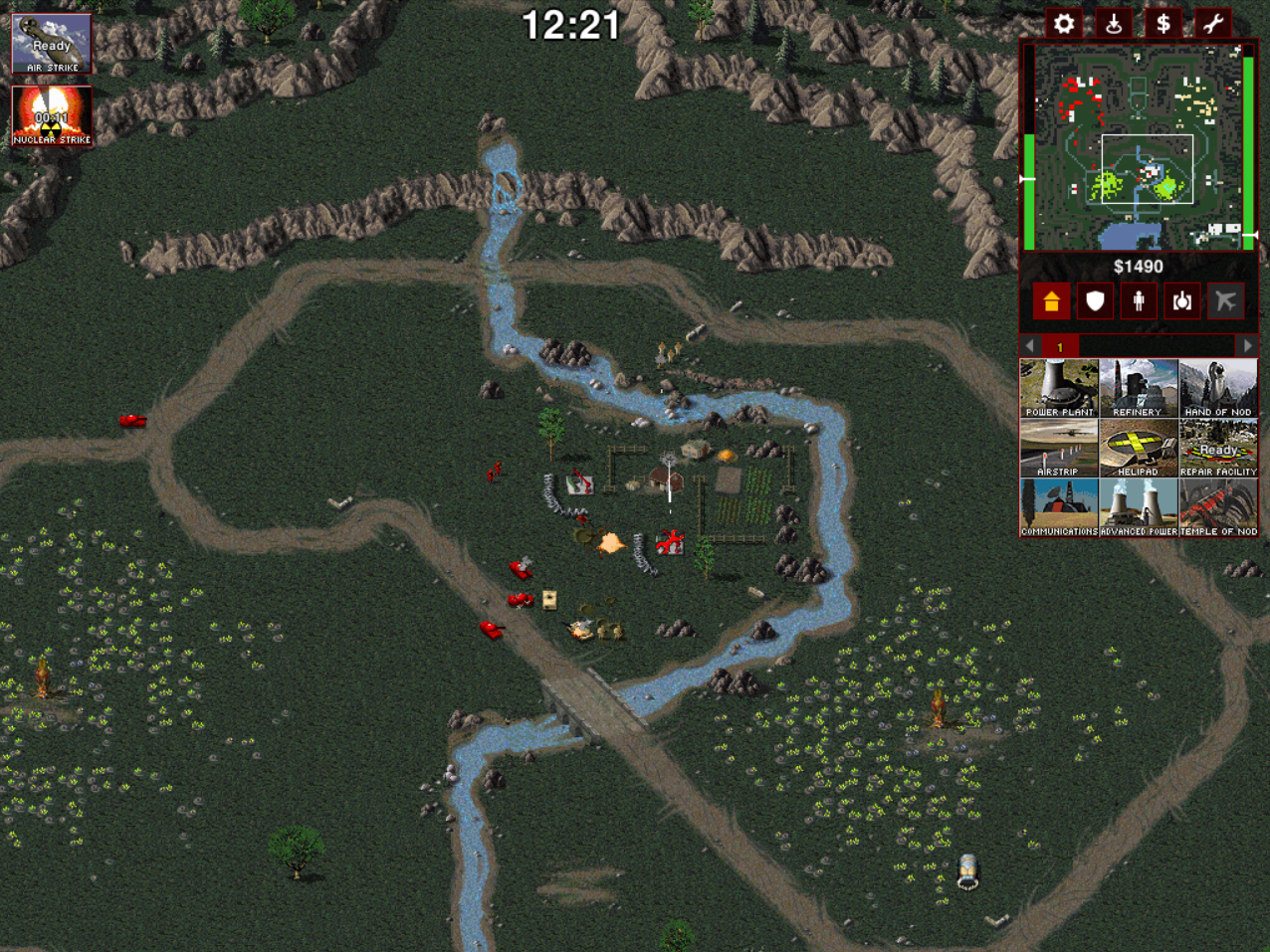The height and width of the screenshot is (952, 1270).
Task: Queue a Refinery for construction
Action: (x=1139, y=388)
